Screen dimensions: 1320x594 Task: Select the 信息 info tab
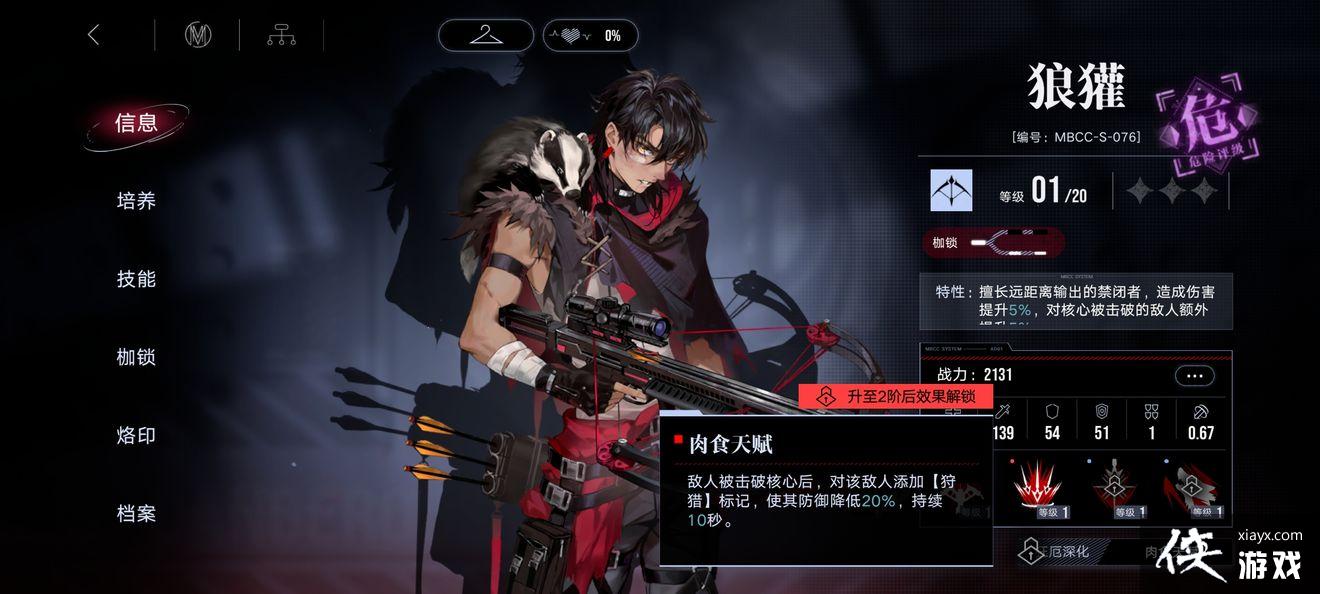pyautogui.click(x=137, y=123)
